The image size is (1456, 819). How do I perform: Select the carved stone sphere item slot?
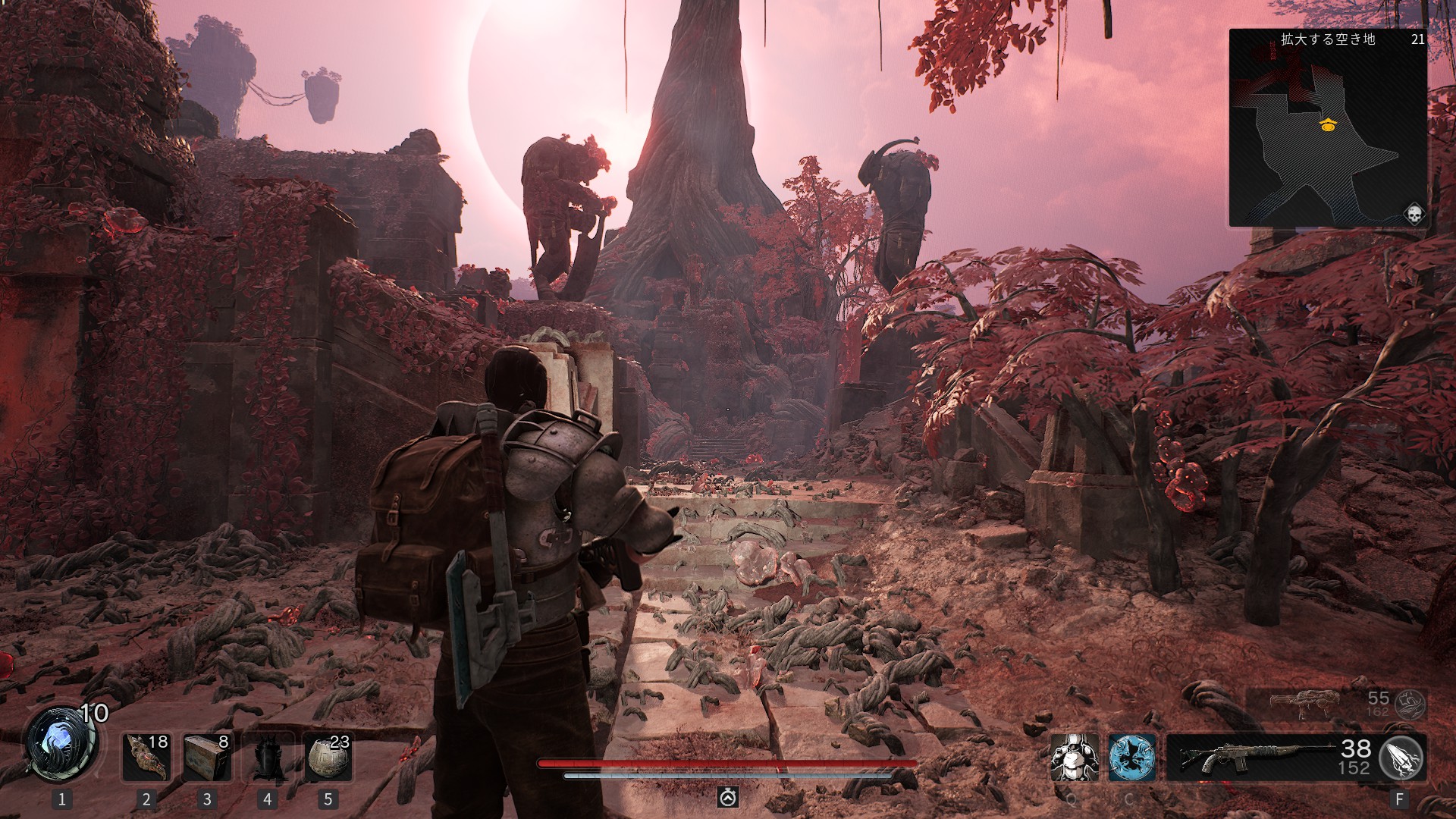[328, 757]
